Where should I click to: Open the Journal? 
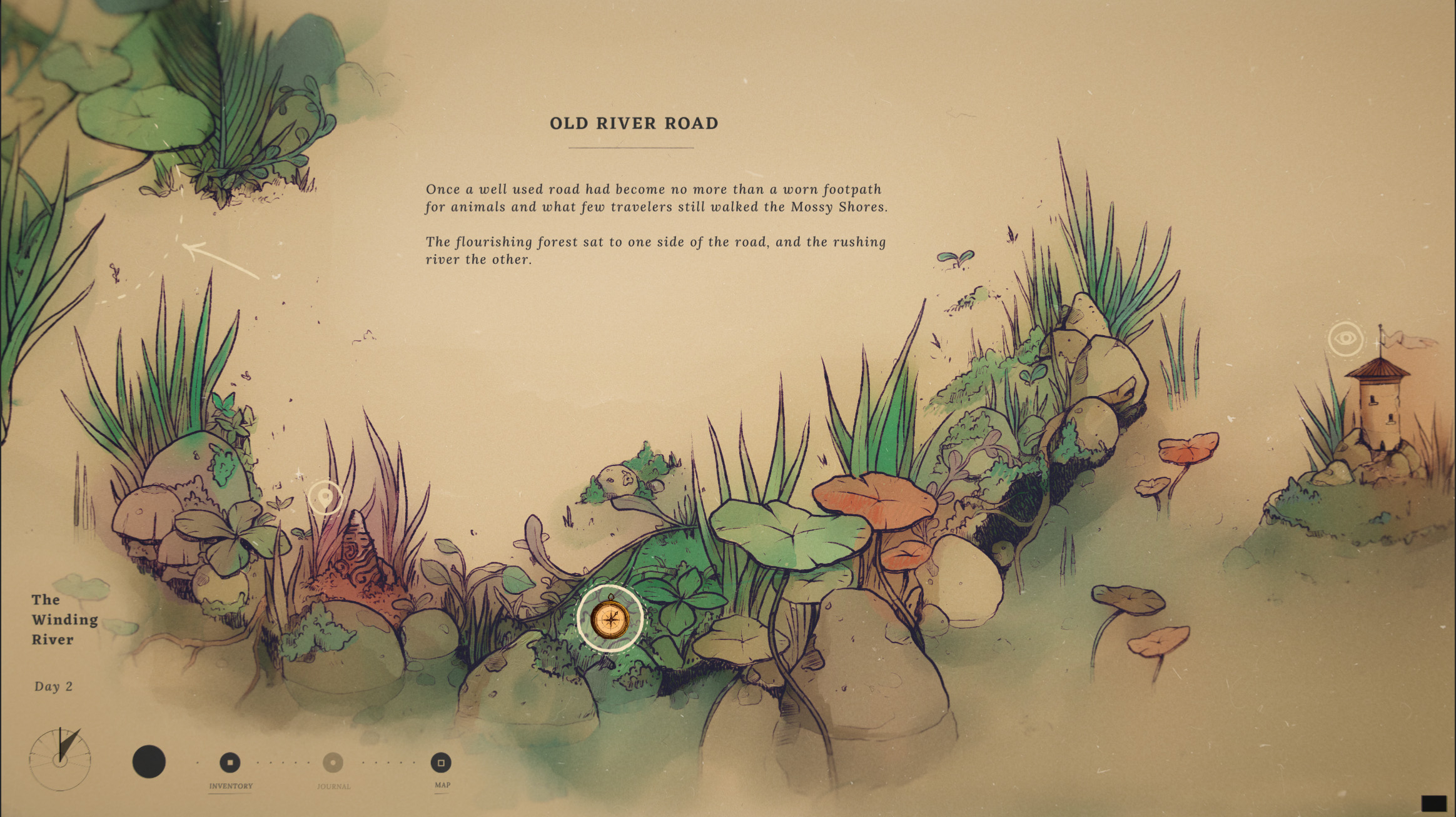(333, 763)
